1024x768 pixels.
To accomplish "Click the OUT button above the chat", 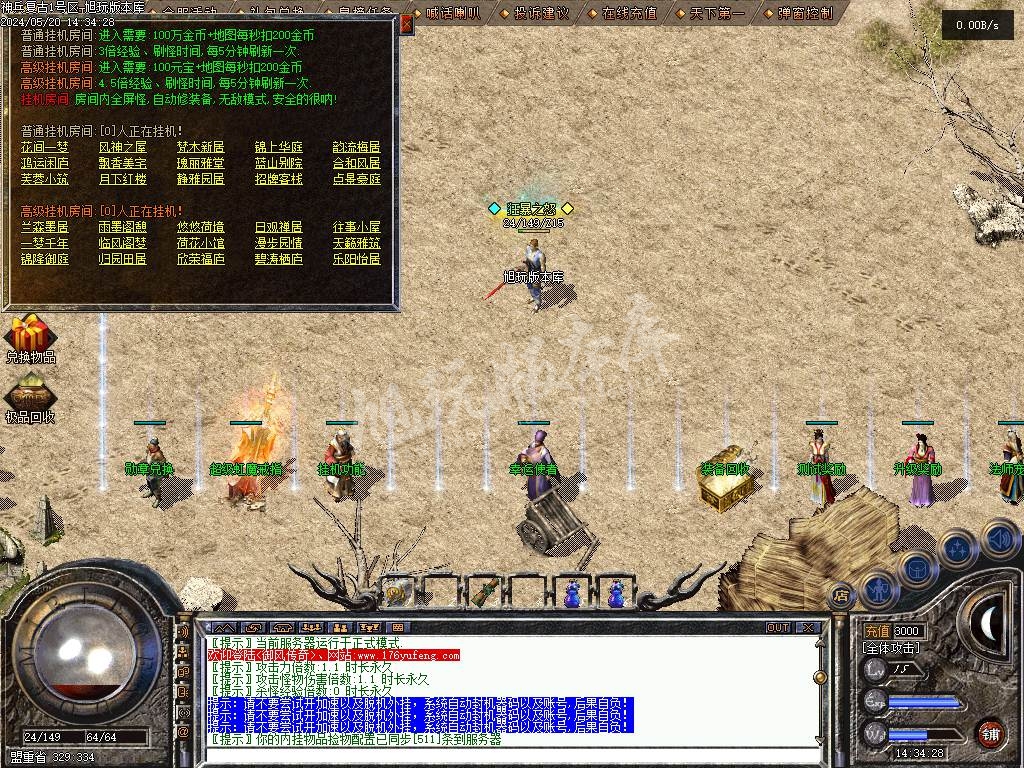I will (x=778, y=628).
